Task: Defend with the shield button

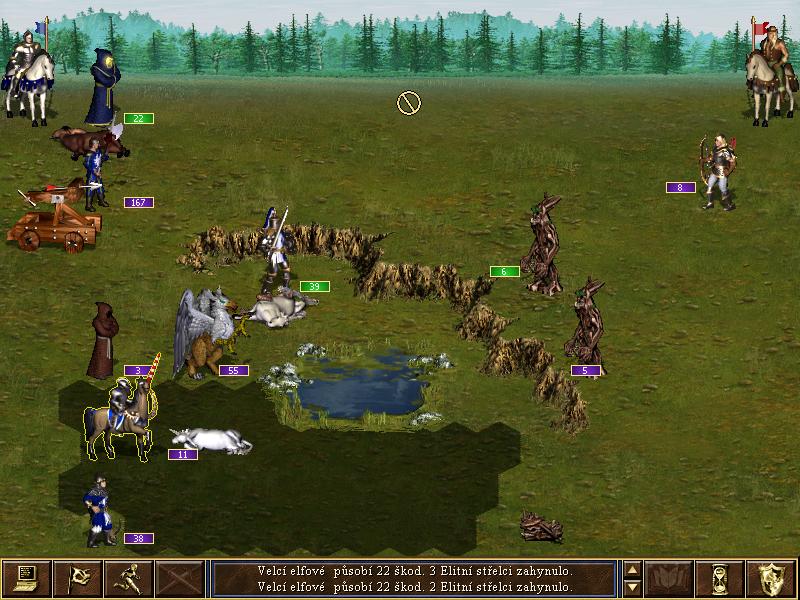Action: click(x=773, y=578)
